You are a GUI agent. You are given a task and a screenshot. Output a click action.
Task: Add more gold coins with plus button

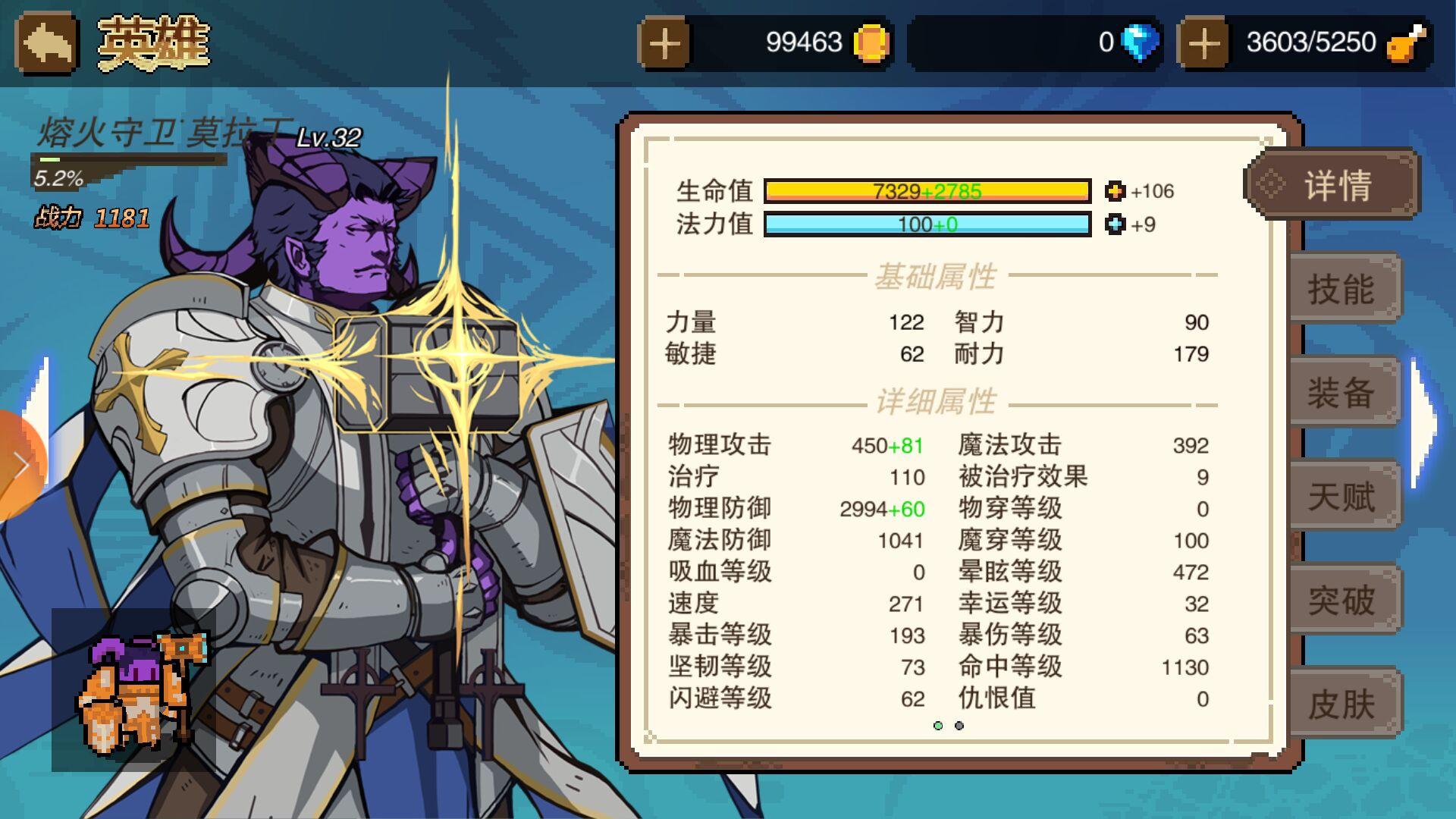(x=664, y=43)
